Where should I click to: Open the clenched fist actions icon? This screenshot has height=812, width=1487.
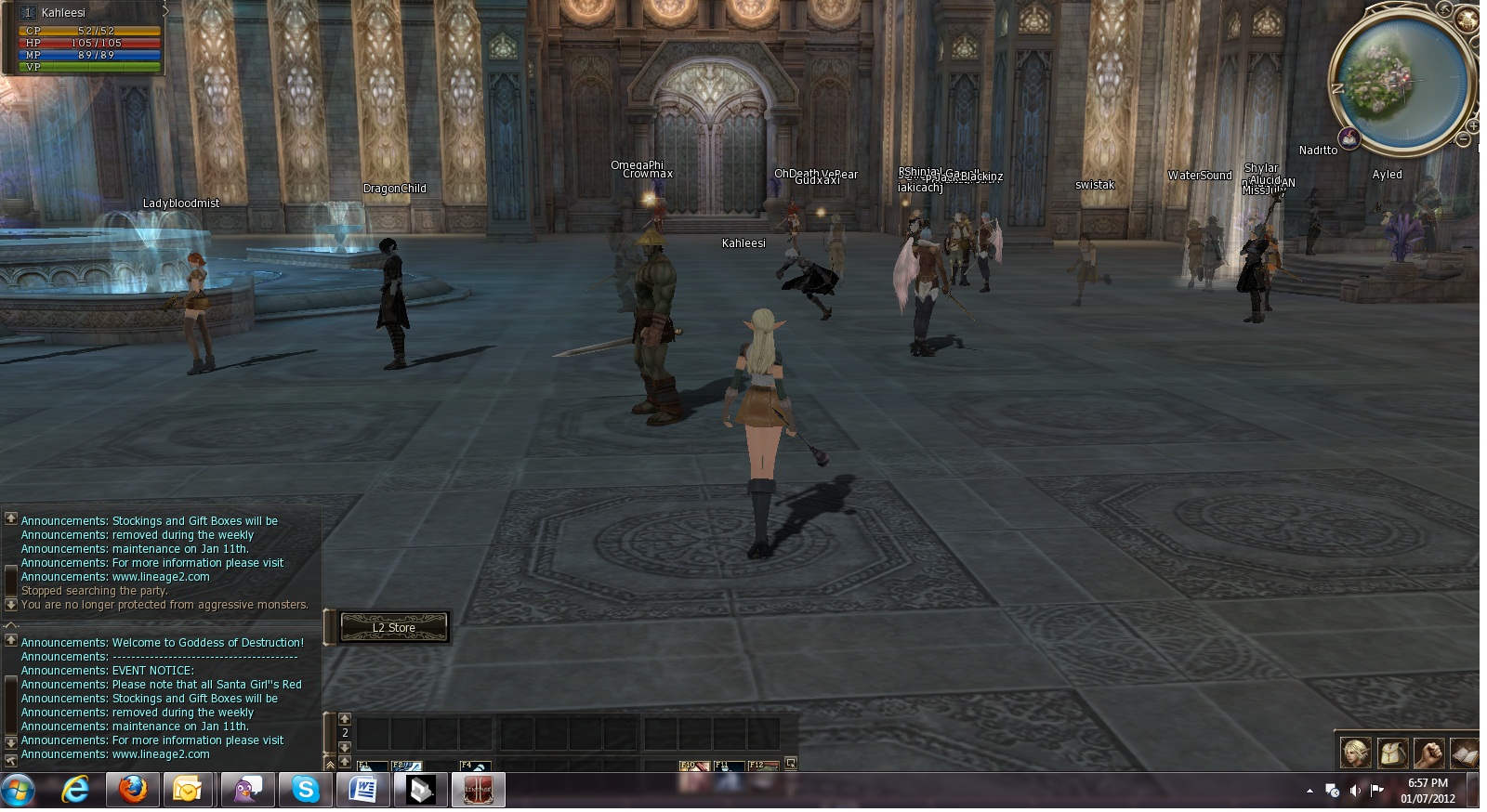click(x=1428, y=752)
